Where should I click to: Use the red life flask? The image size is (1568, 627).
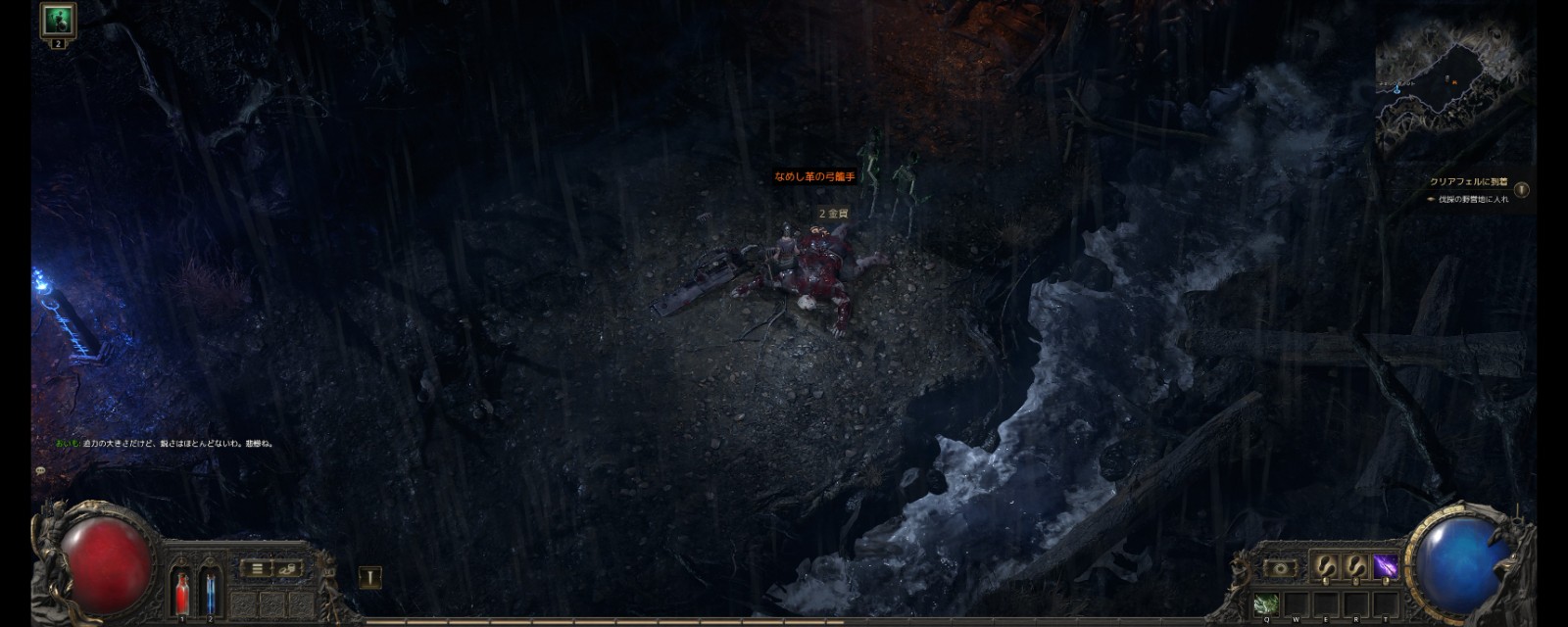tap(181, 591)
